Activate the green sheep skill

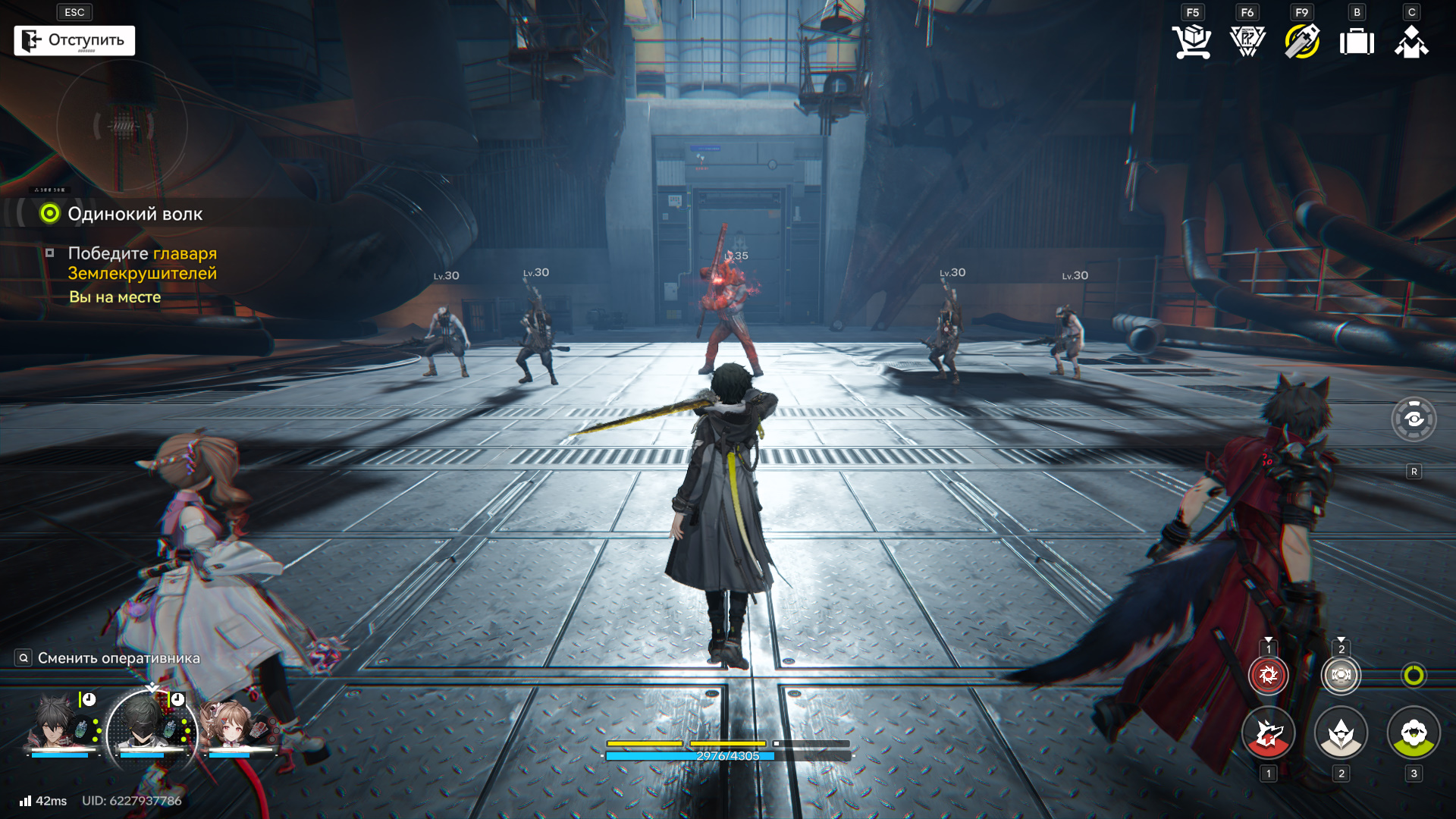[1414, 733]
